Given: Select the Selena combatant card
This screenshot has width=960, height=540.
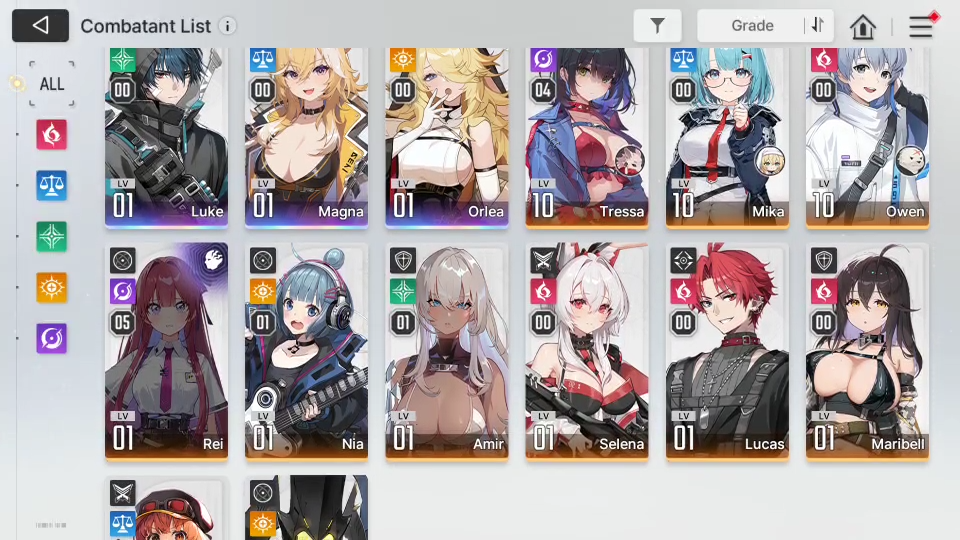Looking at the screenshot, I should tap(587, 350).
